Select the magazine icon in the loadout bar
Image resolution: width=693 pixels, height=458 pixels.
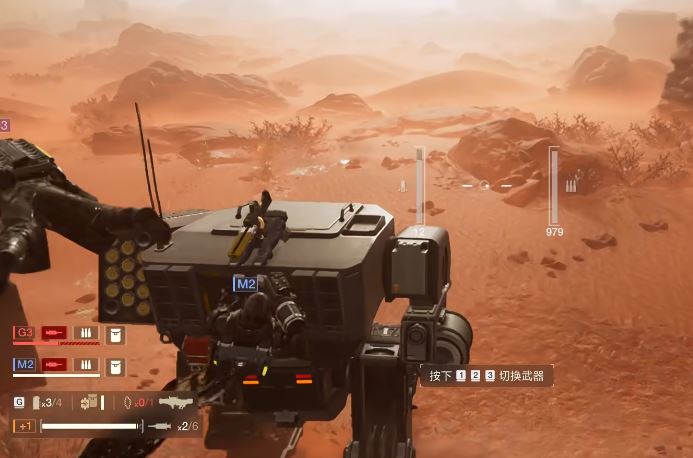pyautogui.click(x=37, y=402)
